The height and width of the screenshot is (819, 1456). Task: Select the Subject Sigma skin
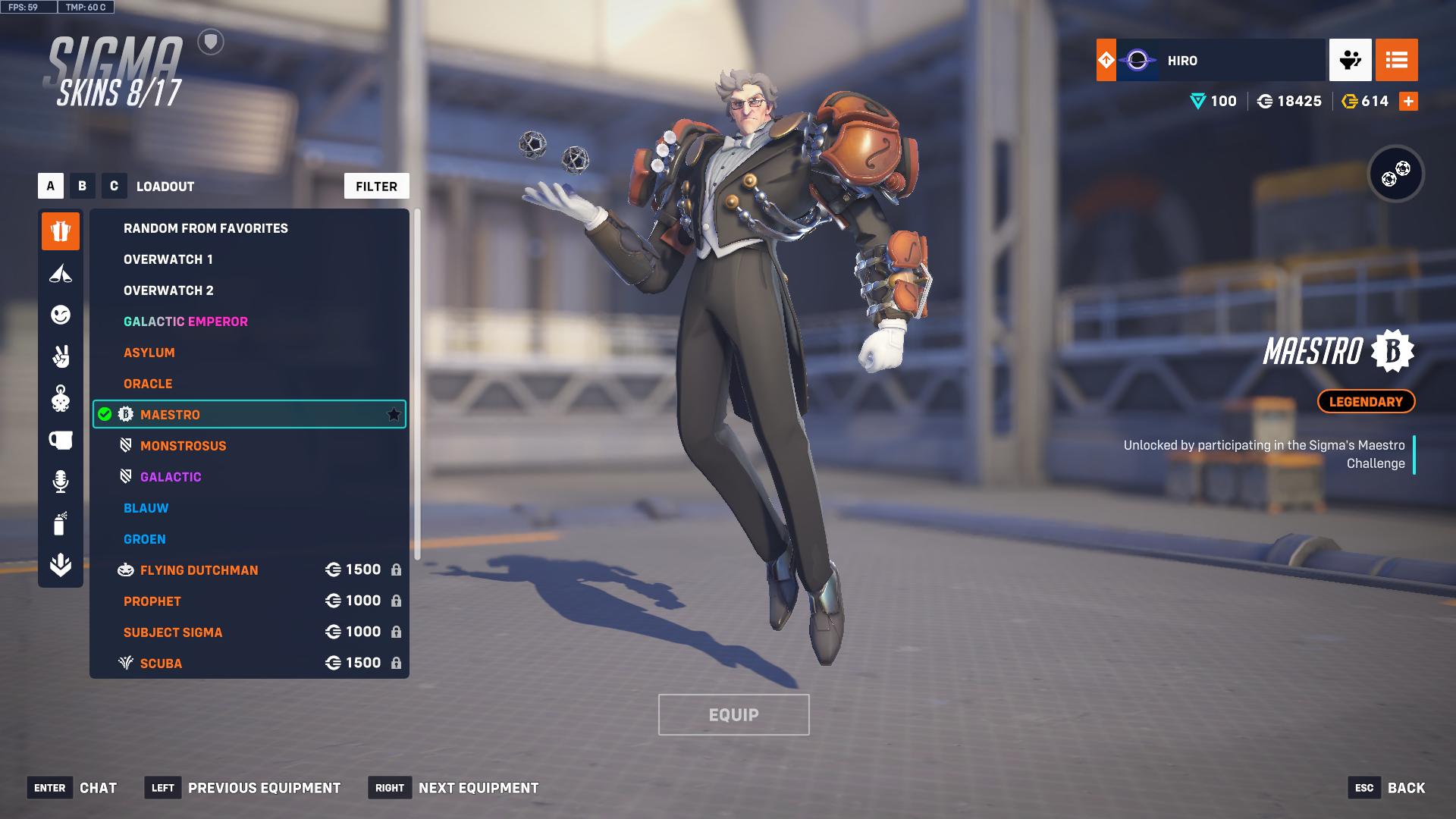(173, 632)
